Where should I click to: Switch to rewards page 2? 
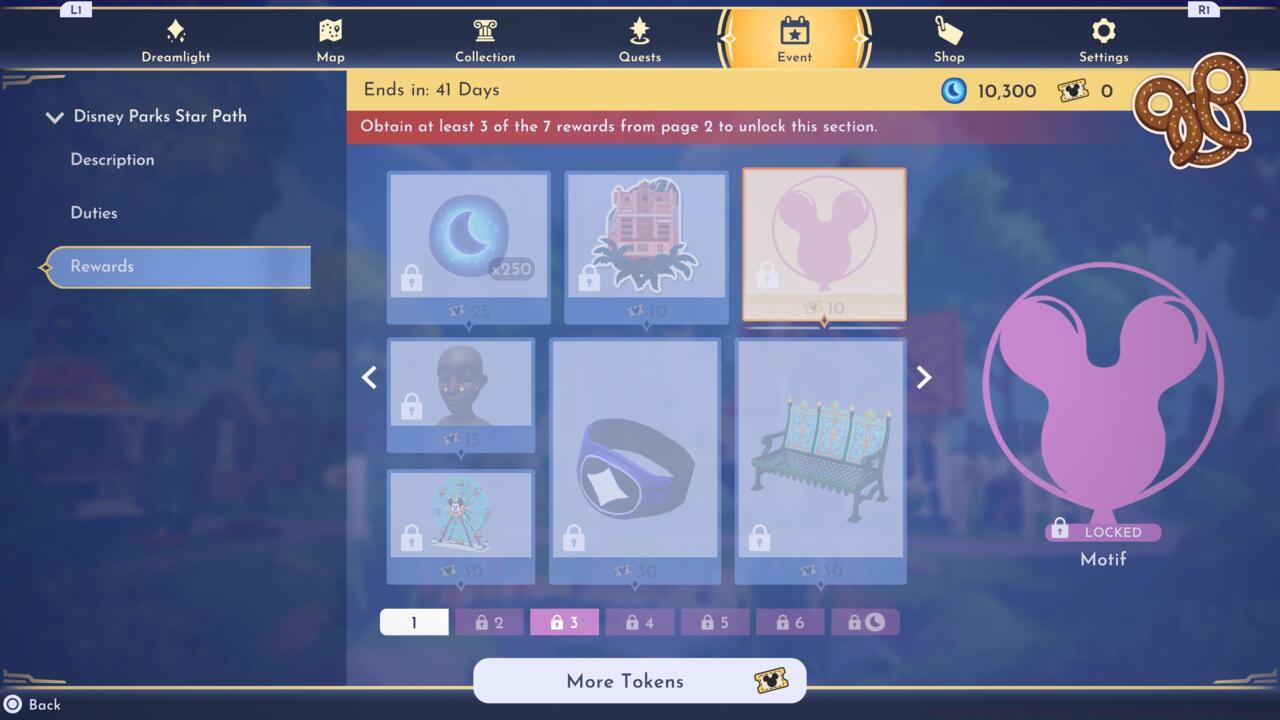pyautogui.click(x=489, y=621)
